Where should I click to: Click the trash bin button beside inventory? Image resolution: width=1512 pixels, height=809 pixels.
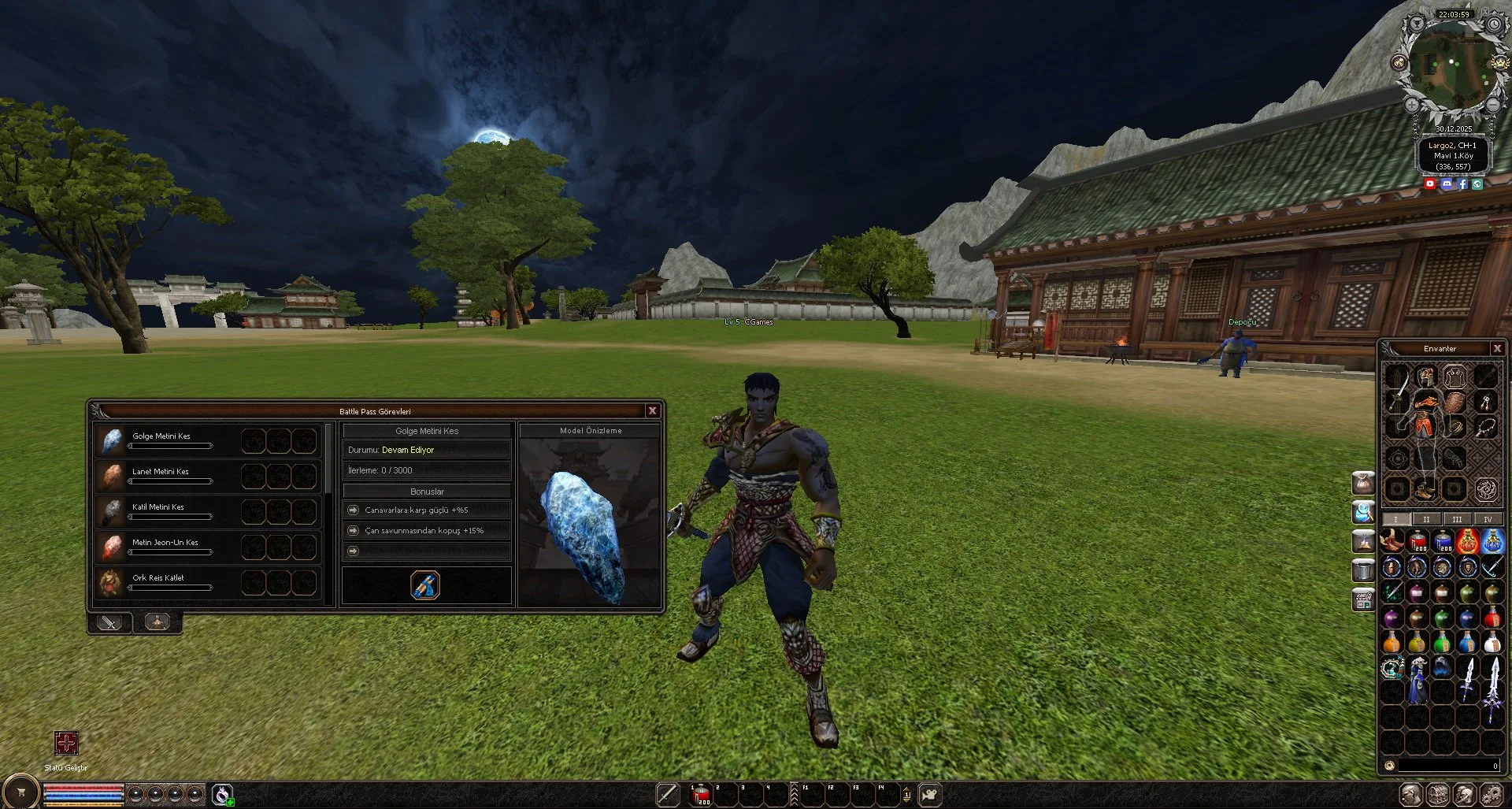1363,570
